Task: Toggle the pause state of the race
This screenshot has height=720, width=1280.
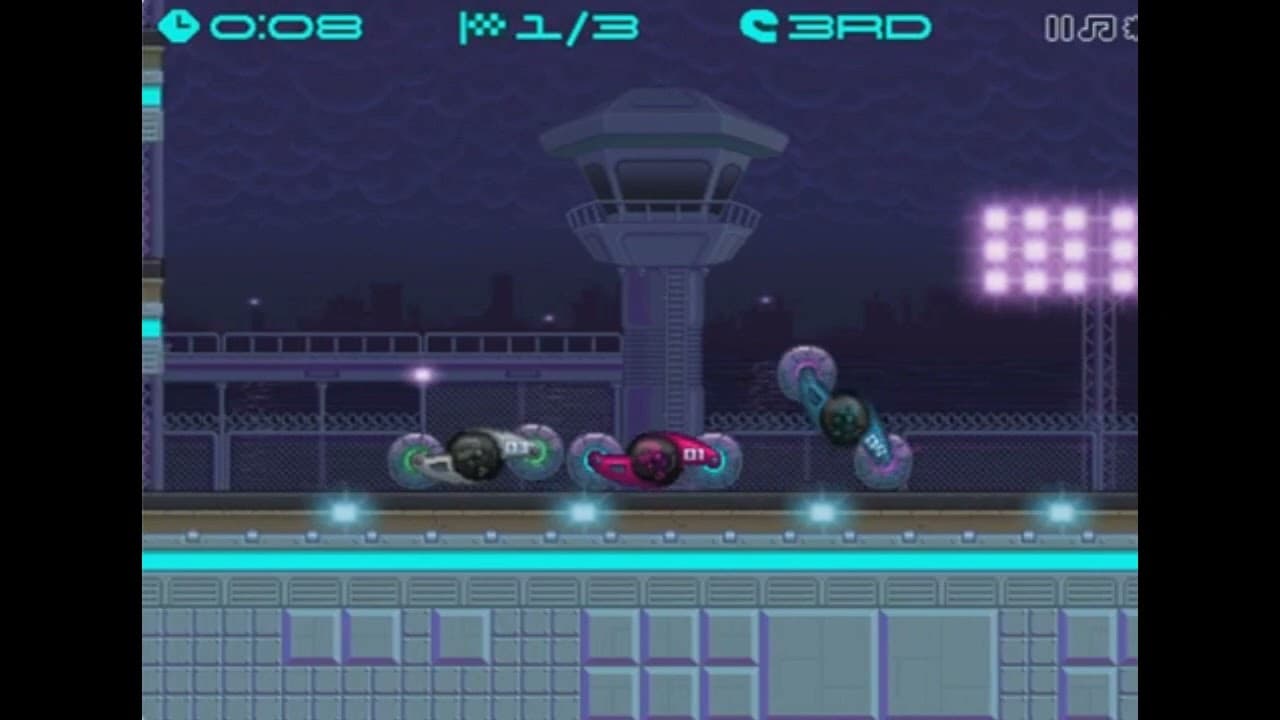Action: pos(1058,28)
